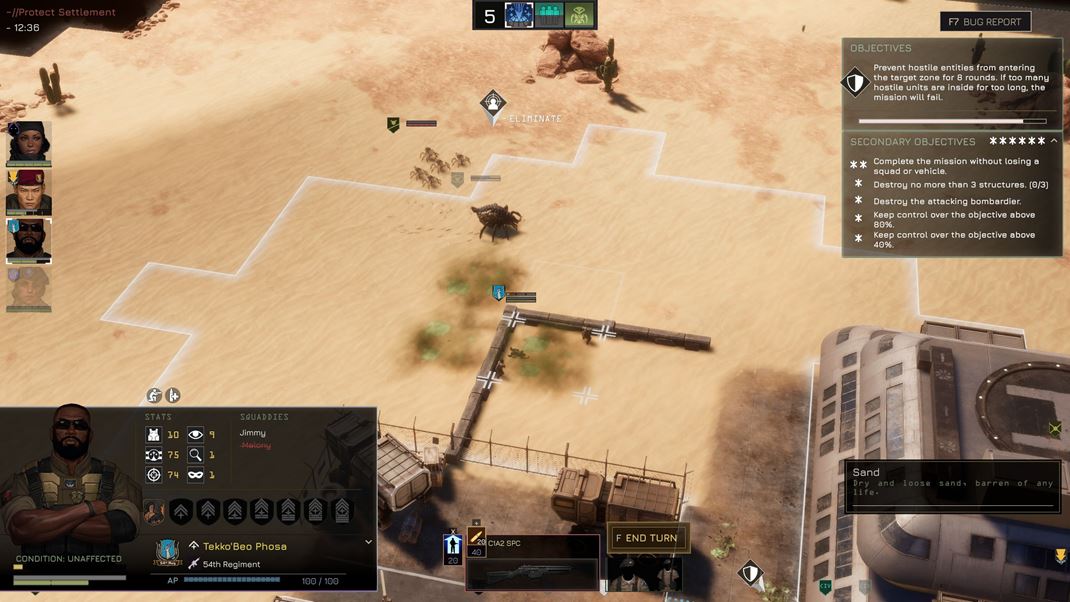Click the large portrait of Tekko'Beo Phosa
The image size is (1070, 602).
[70, 470]
